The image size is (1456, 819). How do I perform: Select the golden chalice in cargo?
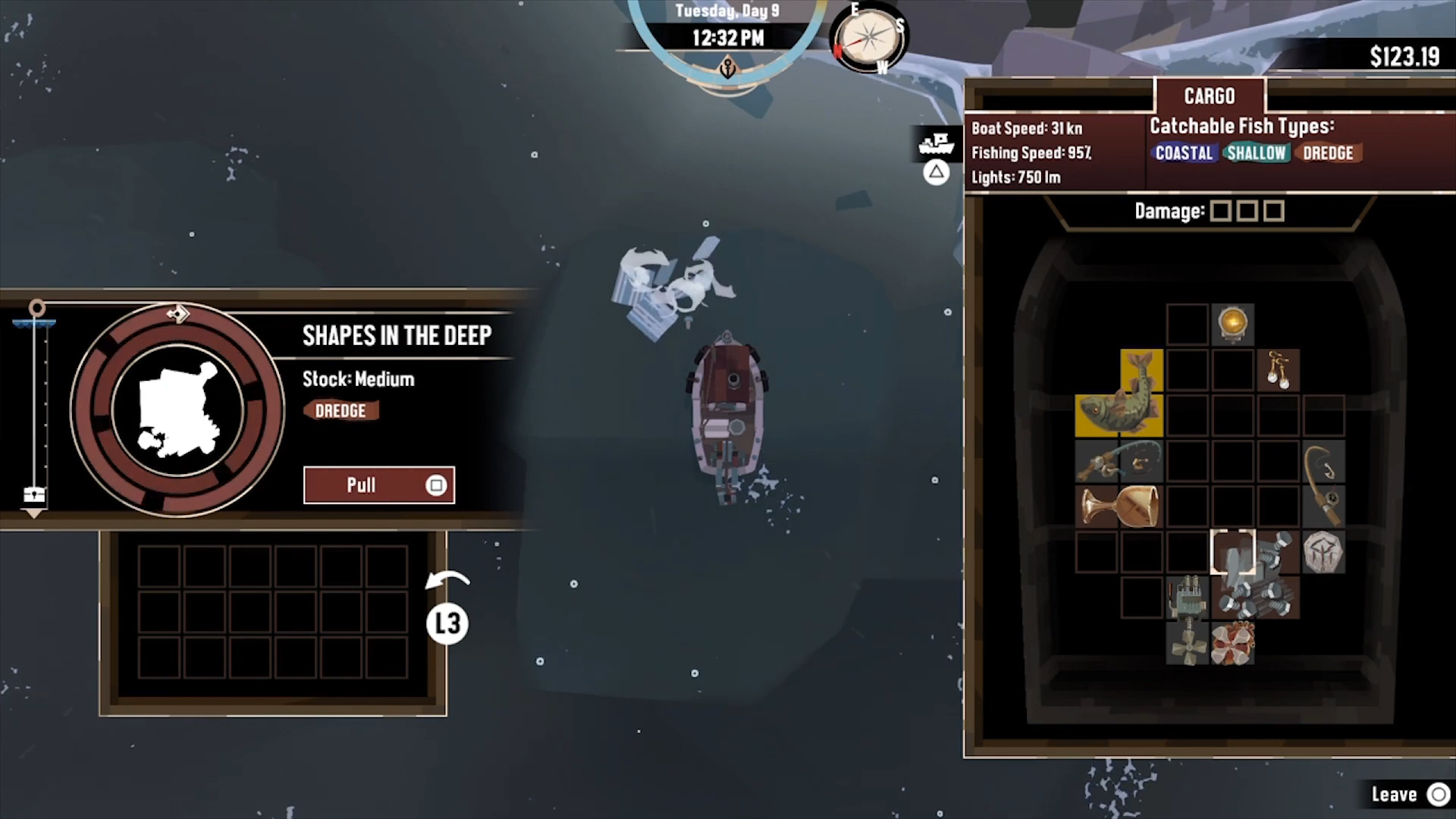point(1119,506)
